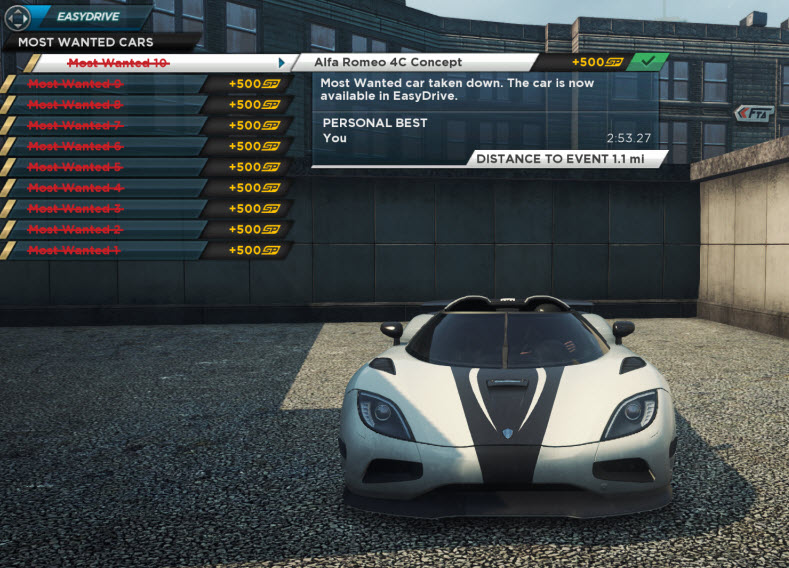Open the Most Wanted 7 entry
Image resolution: width=789 pixels, height=568 pixels.
click(75, 125)
